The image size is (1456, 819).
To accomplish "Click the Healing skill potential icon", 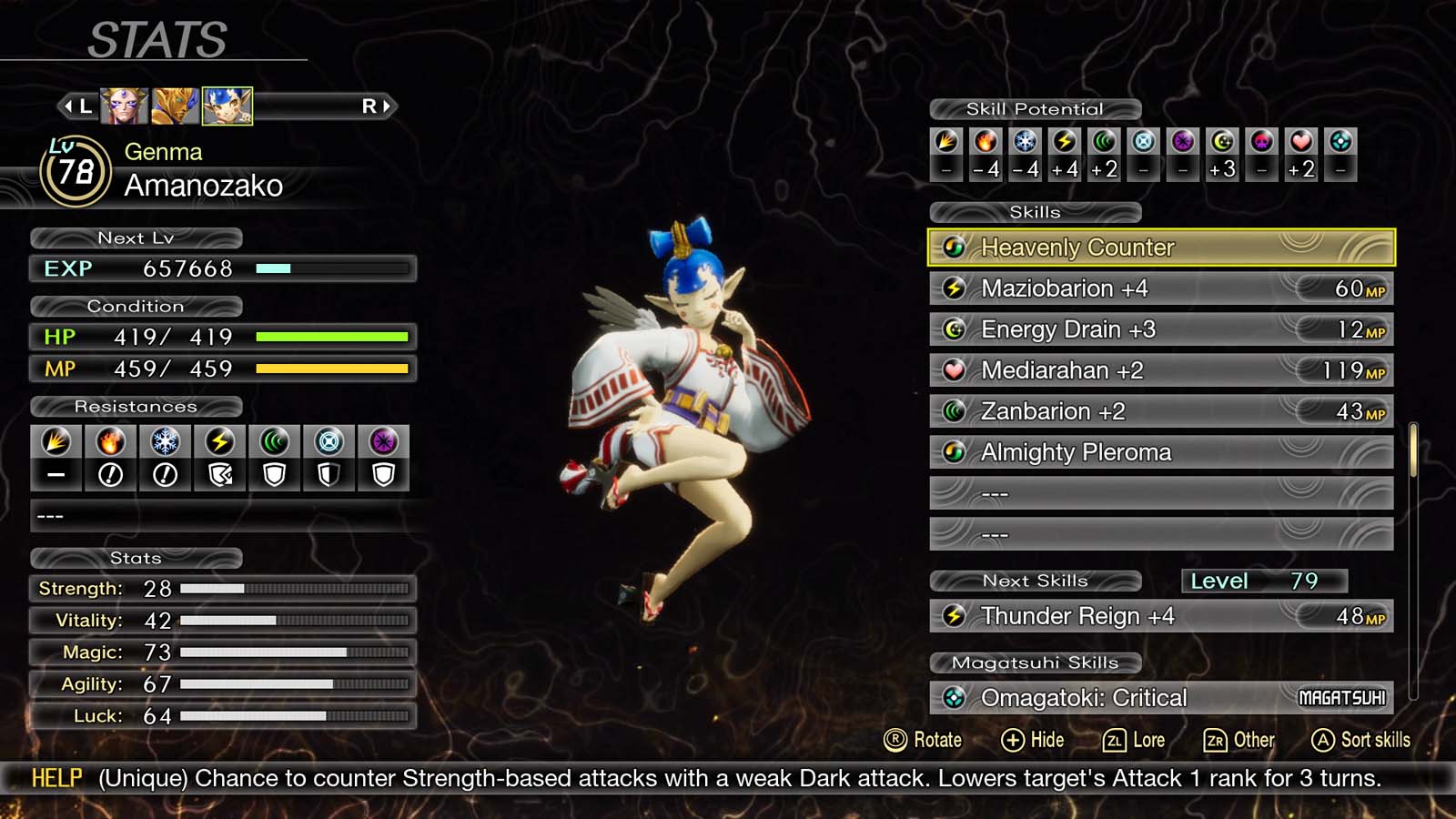I will 1301,142.
